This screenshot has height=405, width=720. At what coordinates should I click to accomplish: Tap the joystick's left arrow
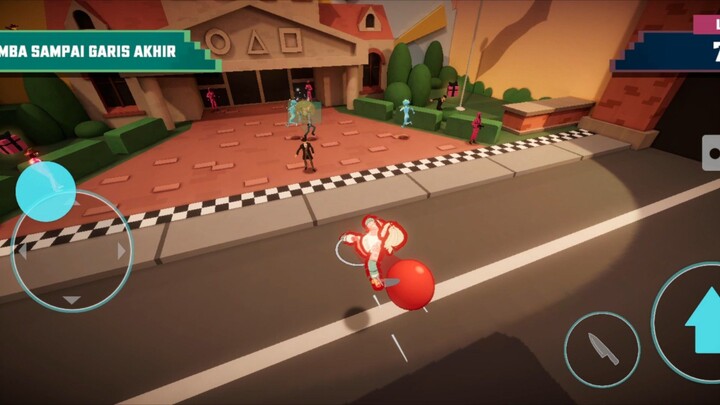[20, 252]
